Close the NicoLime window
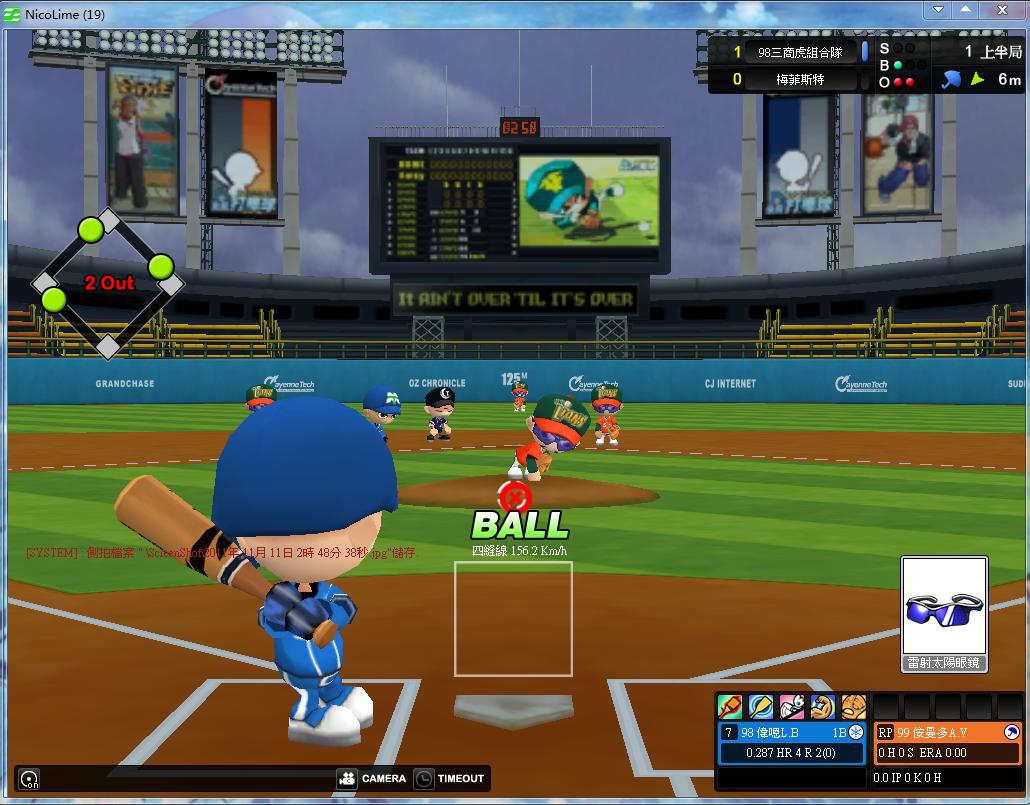Image resolution: width=1030 pixels, height=805 pixels. pyautogui.click(x=1000, y=11)
